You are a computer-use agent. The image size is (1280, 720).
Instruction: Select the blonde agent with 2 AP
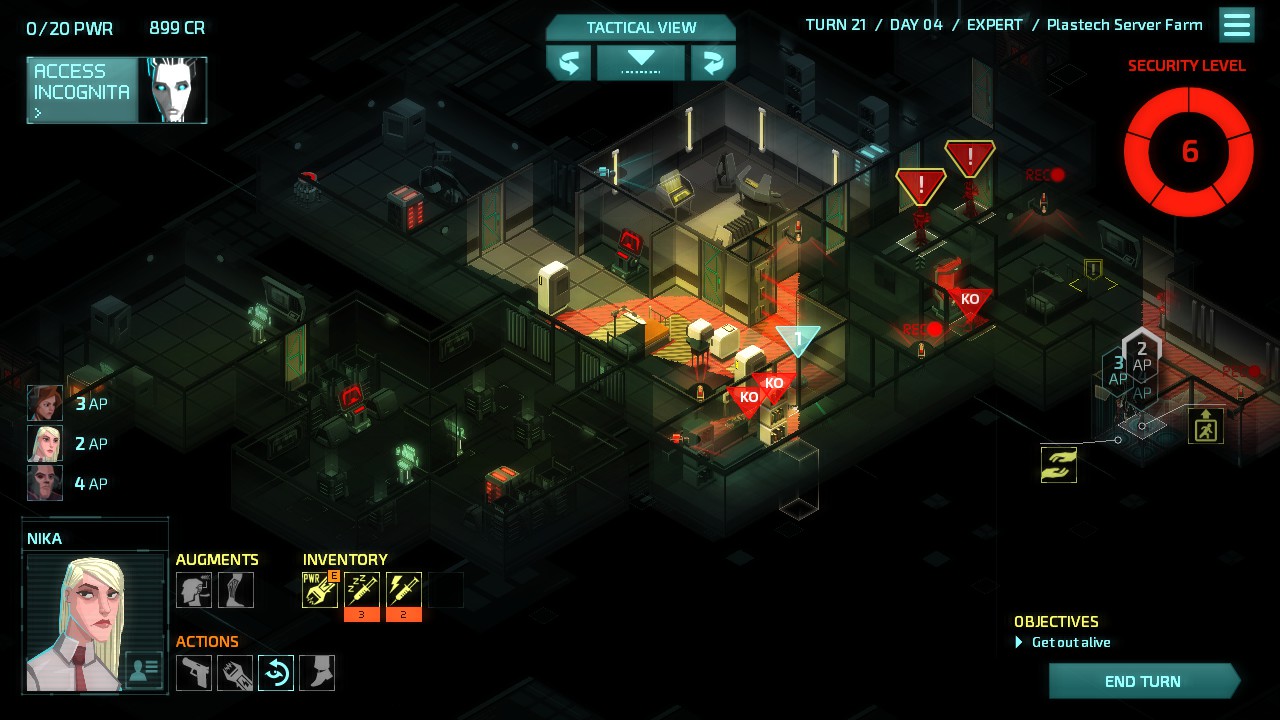coord(45,443)
